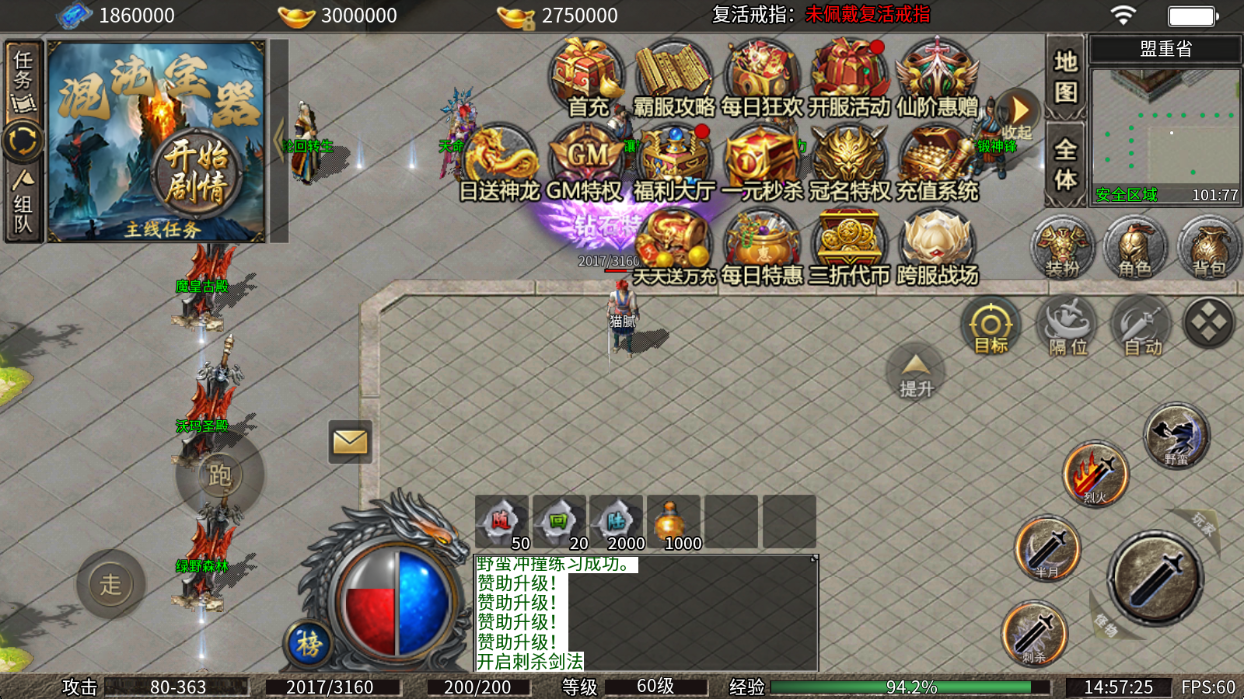Open the 跨服战场 cross-server battlefield
This screenshot has width=1244, height=699.
(x=936, y=245)
